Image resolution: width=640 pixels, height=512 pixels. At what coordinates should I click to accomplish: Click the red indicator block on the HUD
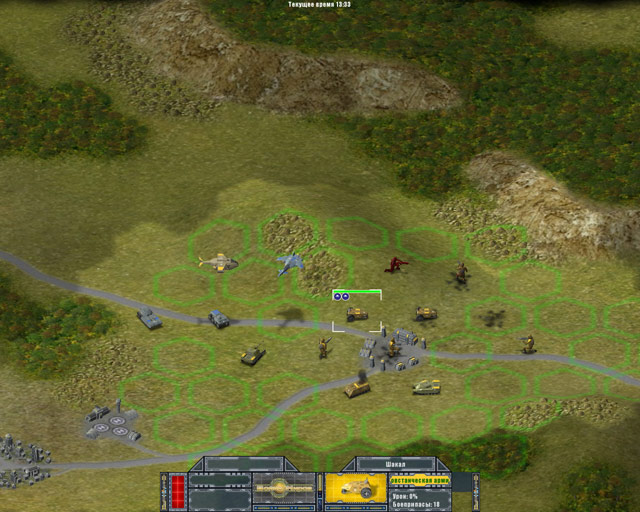click(178, 489)
